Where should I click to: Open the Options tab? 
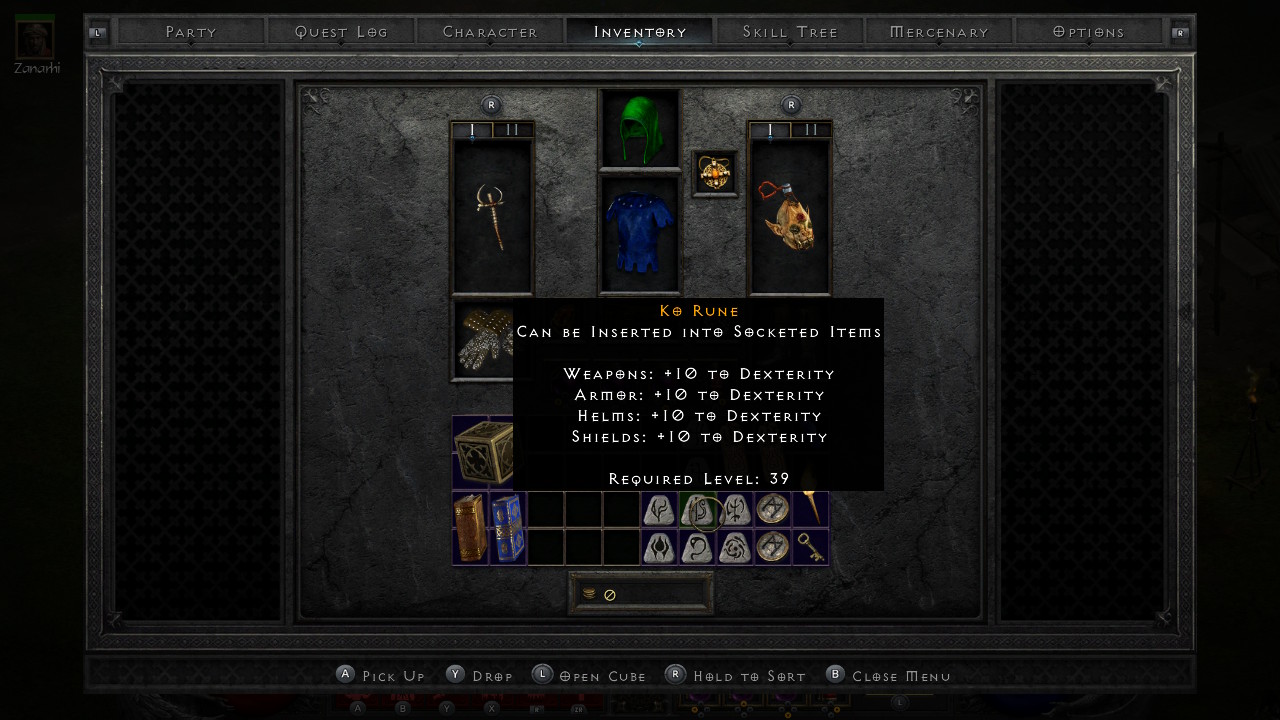[x=1089, y=32]
